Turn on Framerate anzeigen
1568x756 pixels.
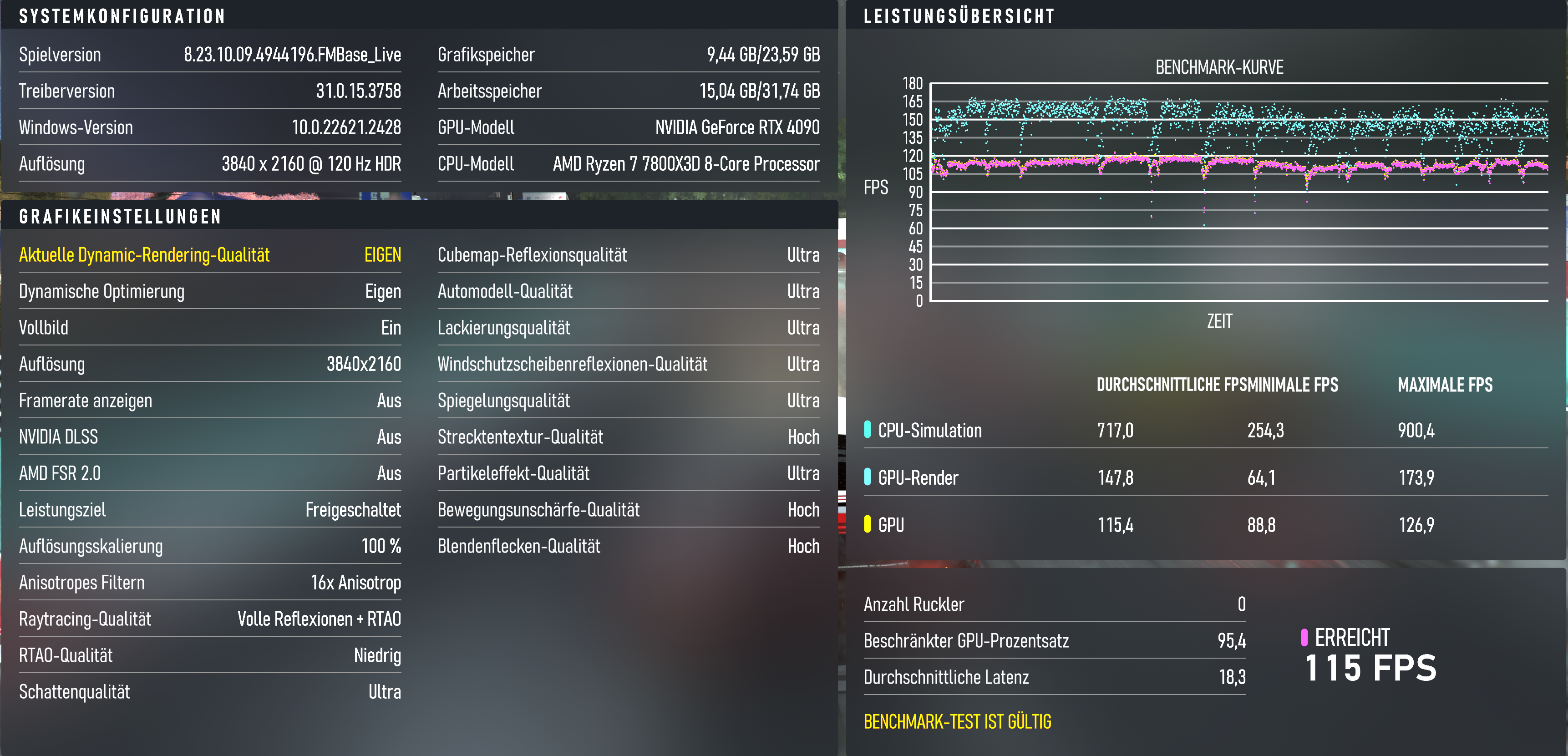tap(210, 401)
